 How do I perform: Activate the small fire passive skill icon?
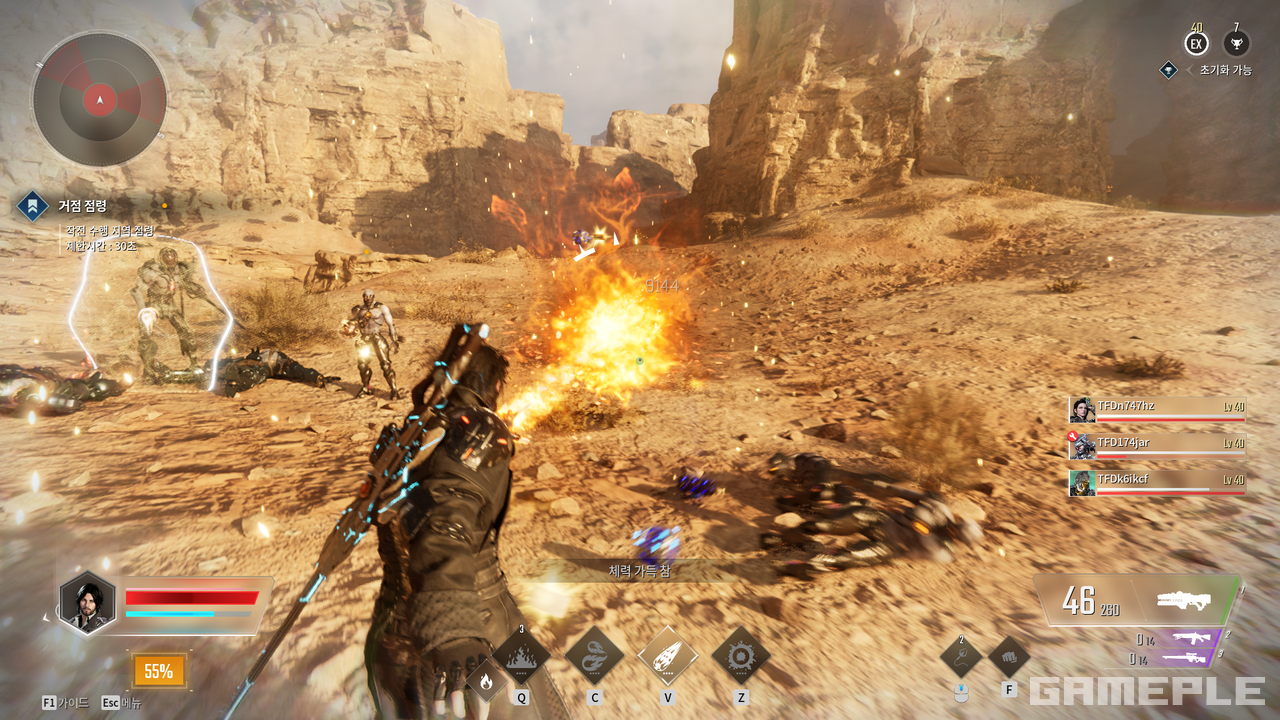pyautogui.click(x=486, y=682)
